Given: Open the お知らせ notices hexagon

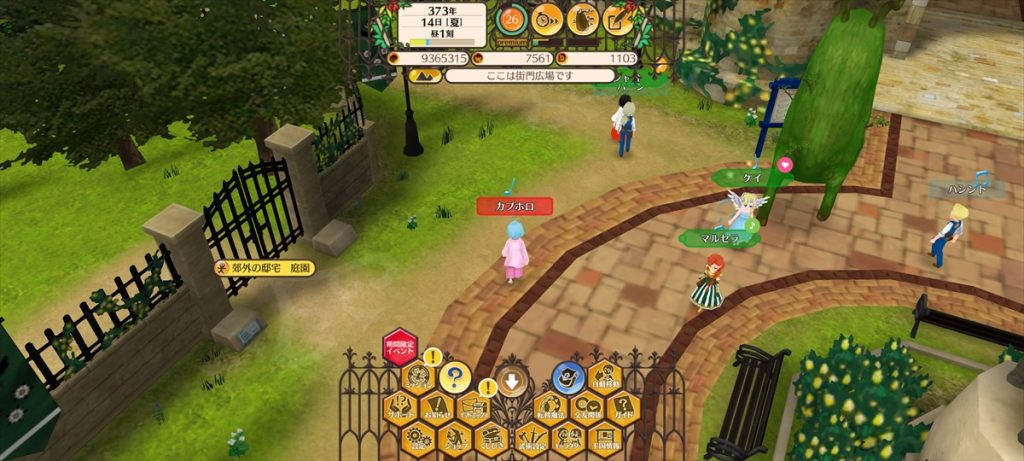Looking at the screenshot, I should point(437,408).
